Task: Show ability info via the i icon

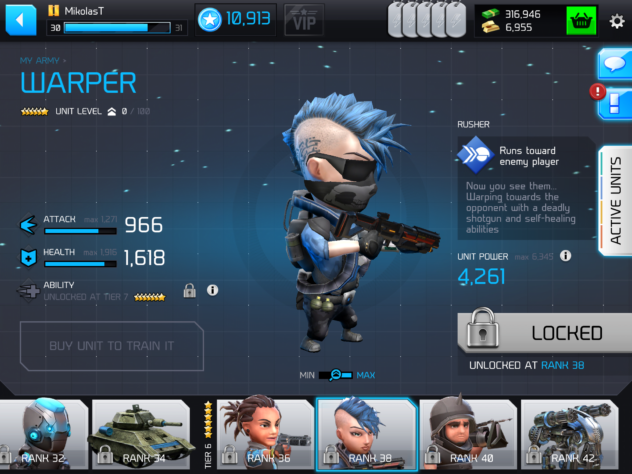Action: coord(213,290)
